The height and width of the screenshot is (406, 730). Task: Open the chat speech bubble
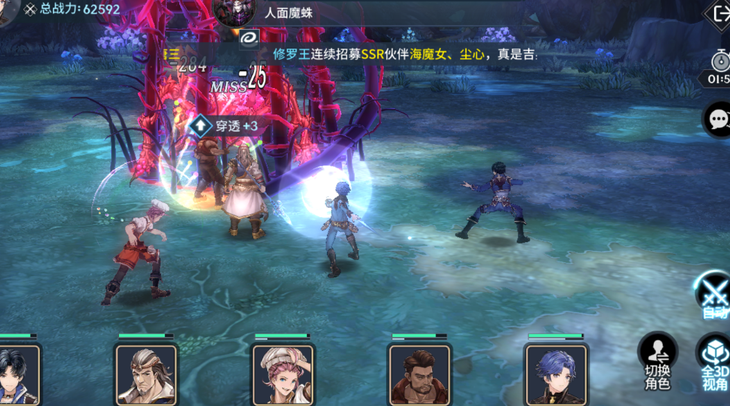point(717,120)
